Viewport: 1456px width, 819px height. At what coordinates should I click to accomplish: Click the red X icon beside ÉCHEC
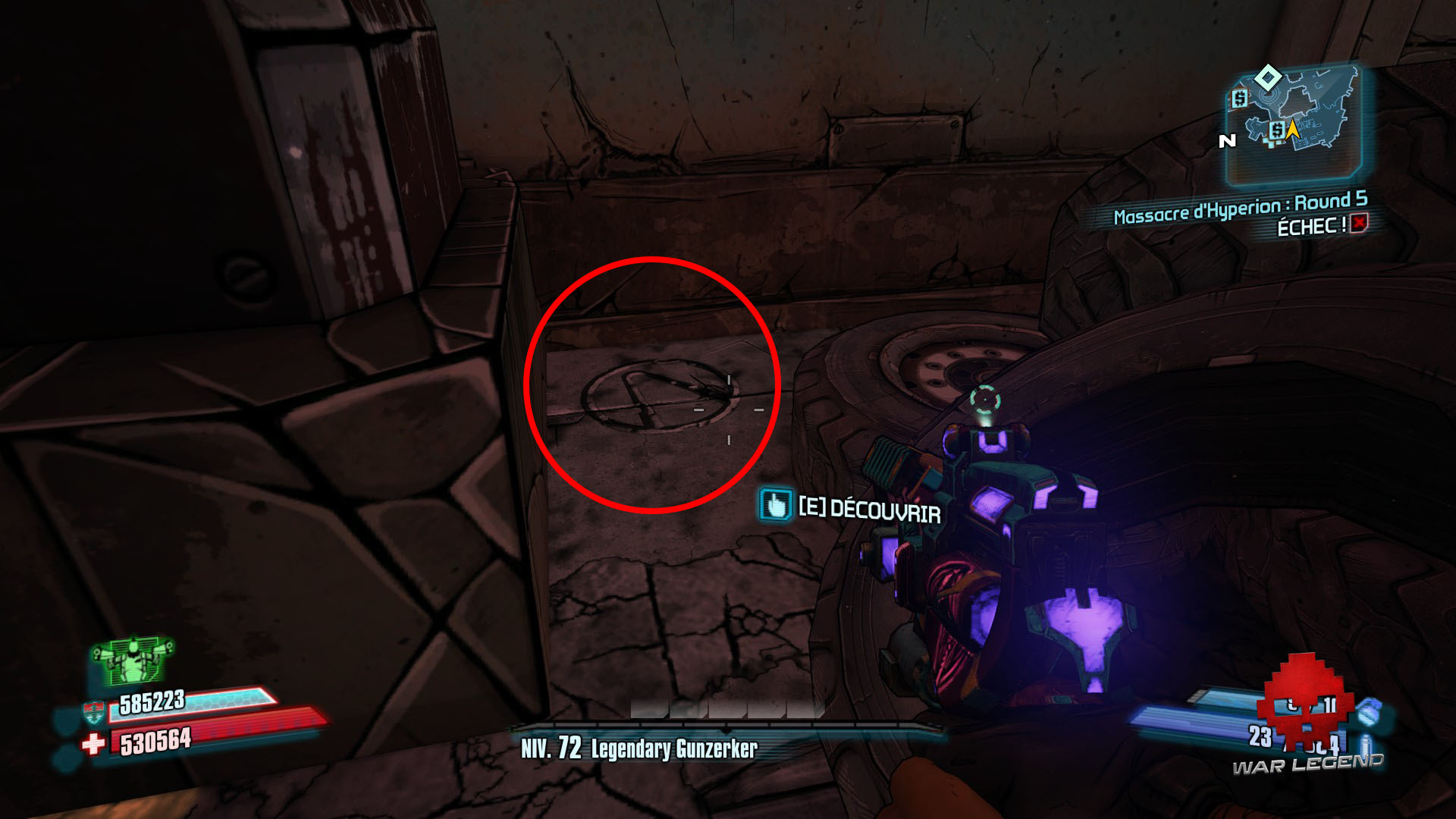(1360, 224)
